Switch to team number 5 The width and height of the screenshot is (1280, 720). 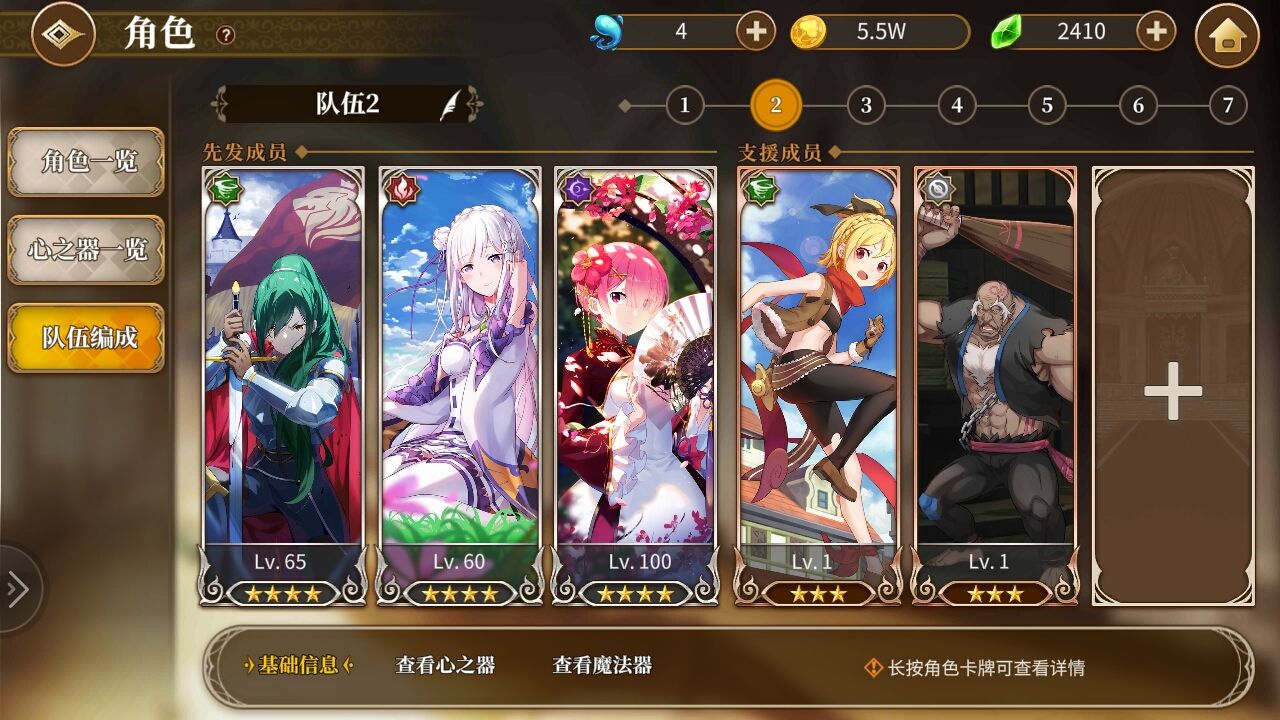click(1047, 105)
